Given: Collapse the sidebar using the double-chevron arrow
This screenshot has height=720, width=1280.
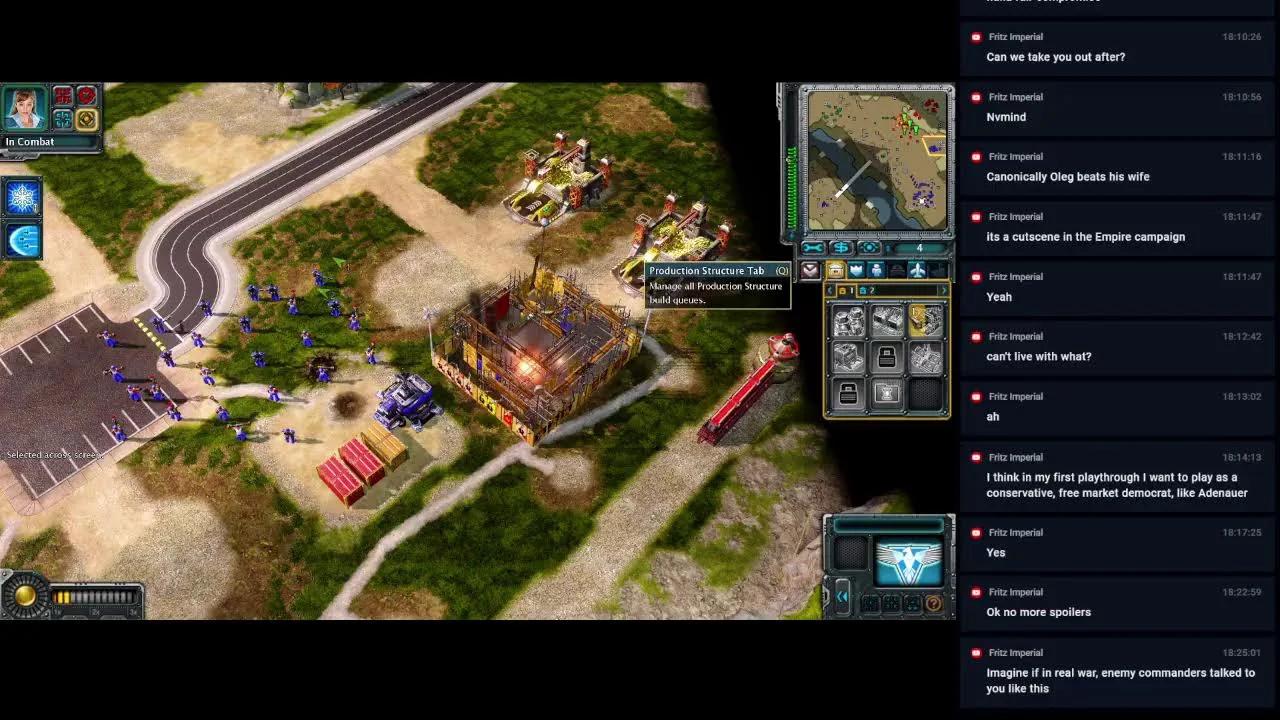Looking at the screenshot, I should click(x=842, y=596).
